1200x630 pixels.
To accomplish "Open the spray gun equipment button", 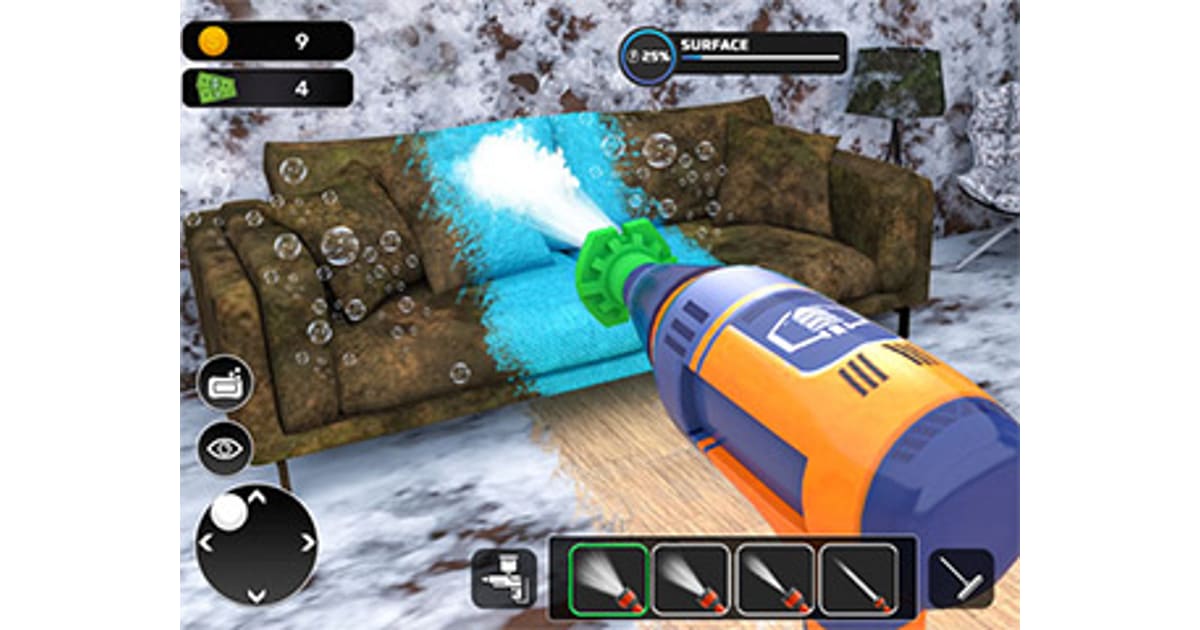I will tap(504, 578).
